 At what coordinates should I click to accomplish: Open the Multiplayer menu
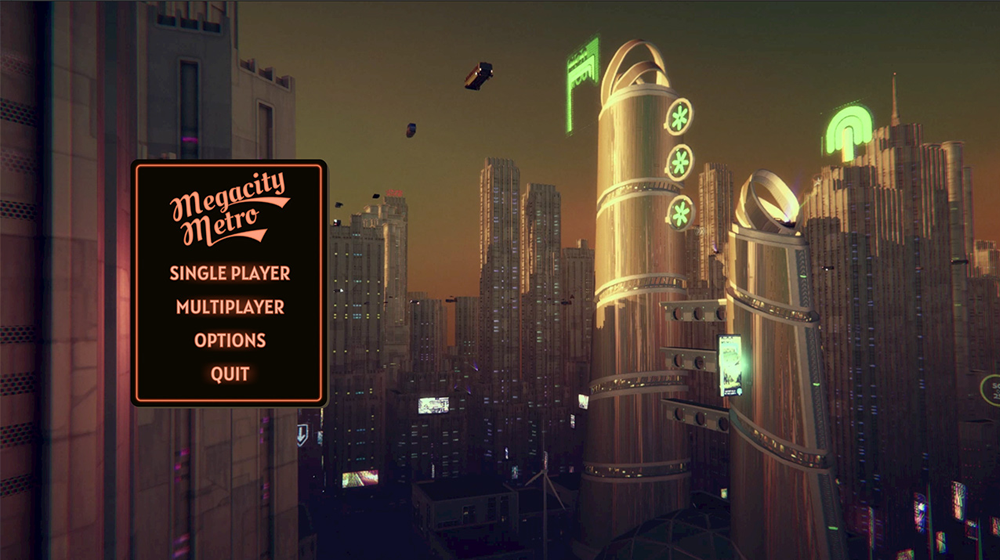click(230, 307)
